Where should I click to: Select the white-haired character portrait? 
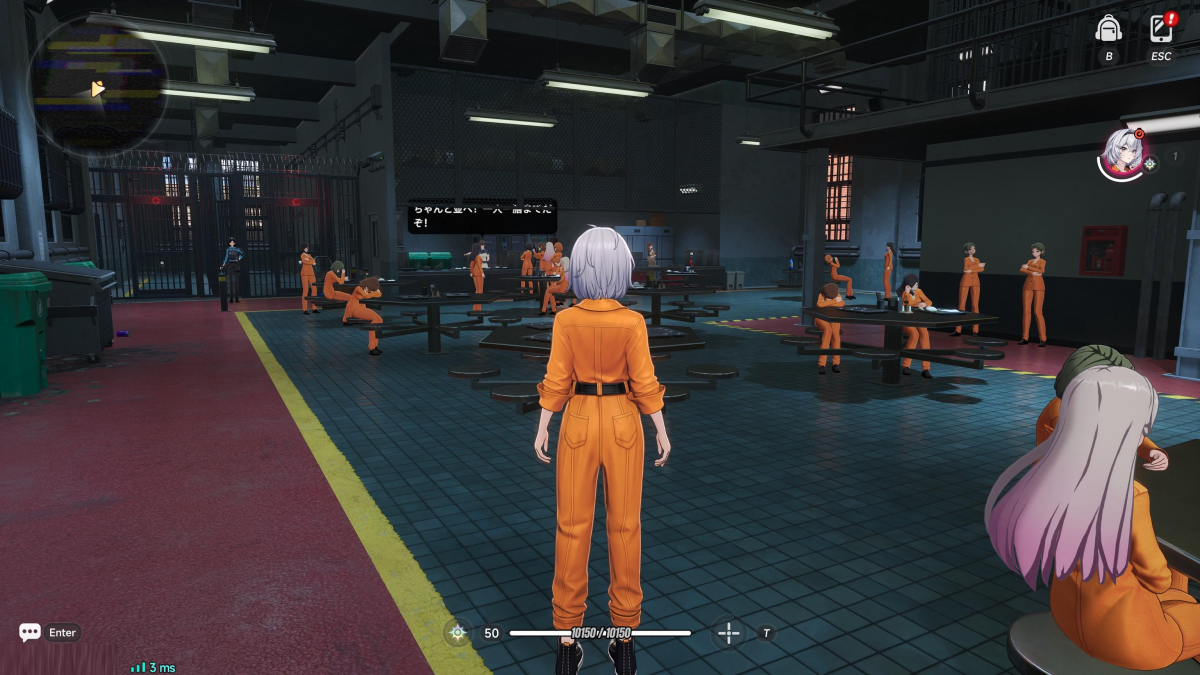pos(1123,154)
